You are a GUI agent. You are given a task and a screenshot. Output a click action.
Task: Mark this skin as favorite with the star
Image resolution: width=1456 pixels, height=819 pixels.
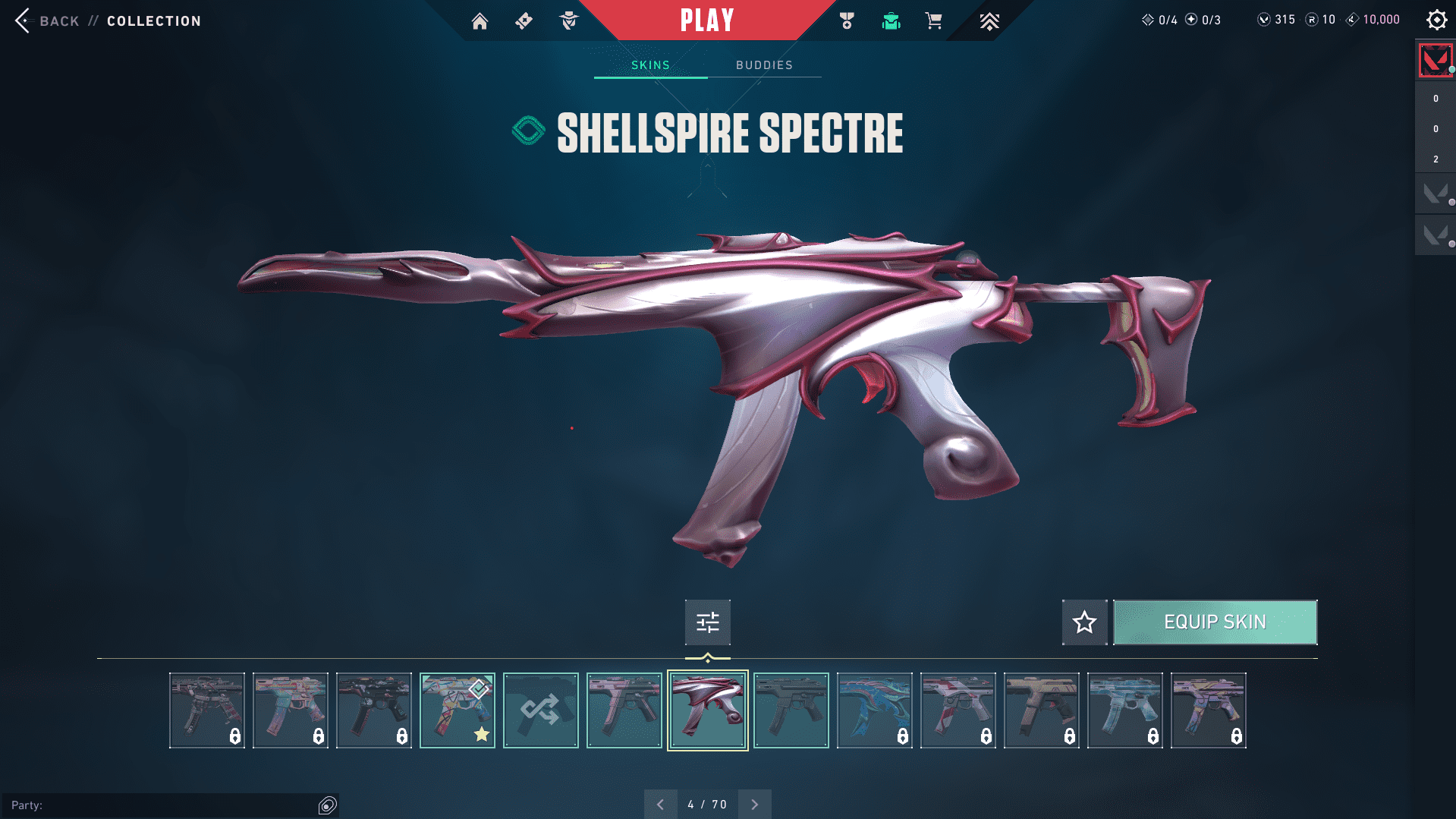point(1084,622)
